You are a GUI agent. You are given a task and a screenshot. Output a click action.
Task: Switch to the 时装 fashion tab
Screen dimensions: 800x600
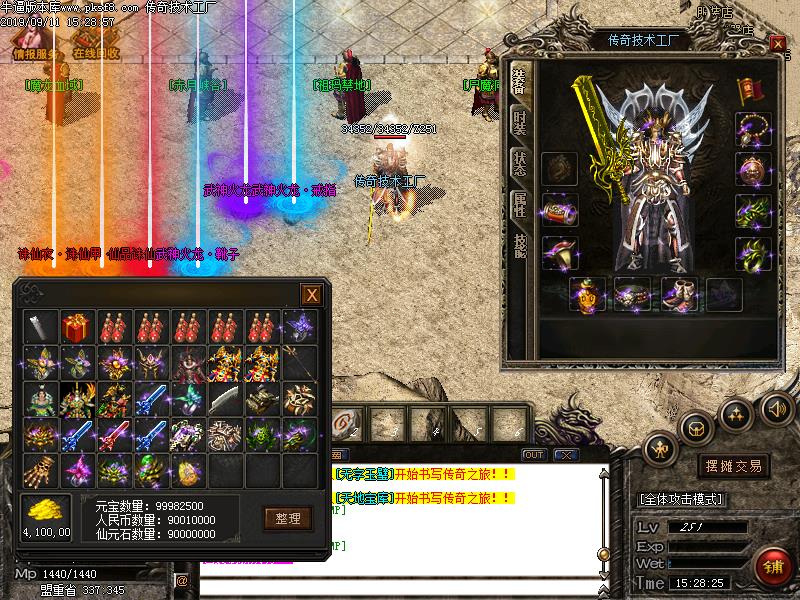point(520,122)
